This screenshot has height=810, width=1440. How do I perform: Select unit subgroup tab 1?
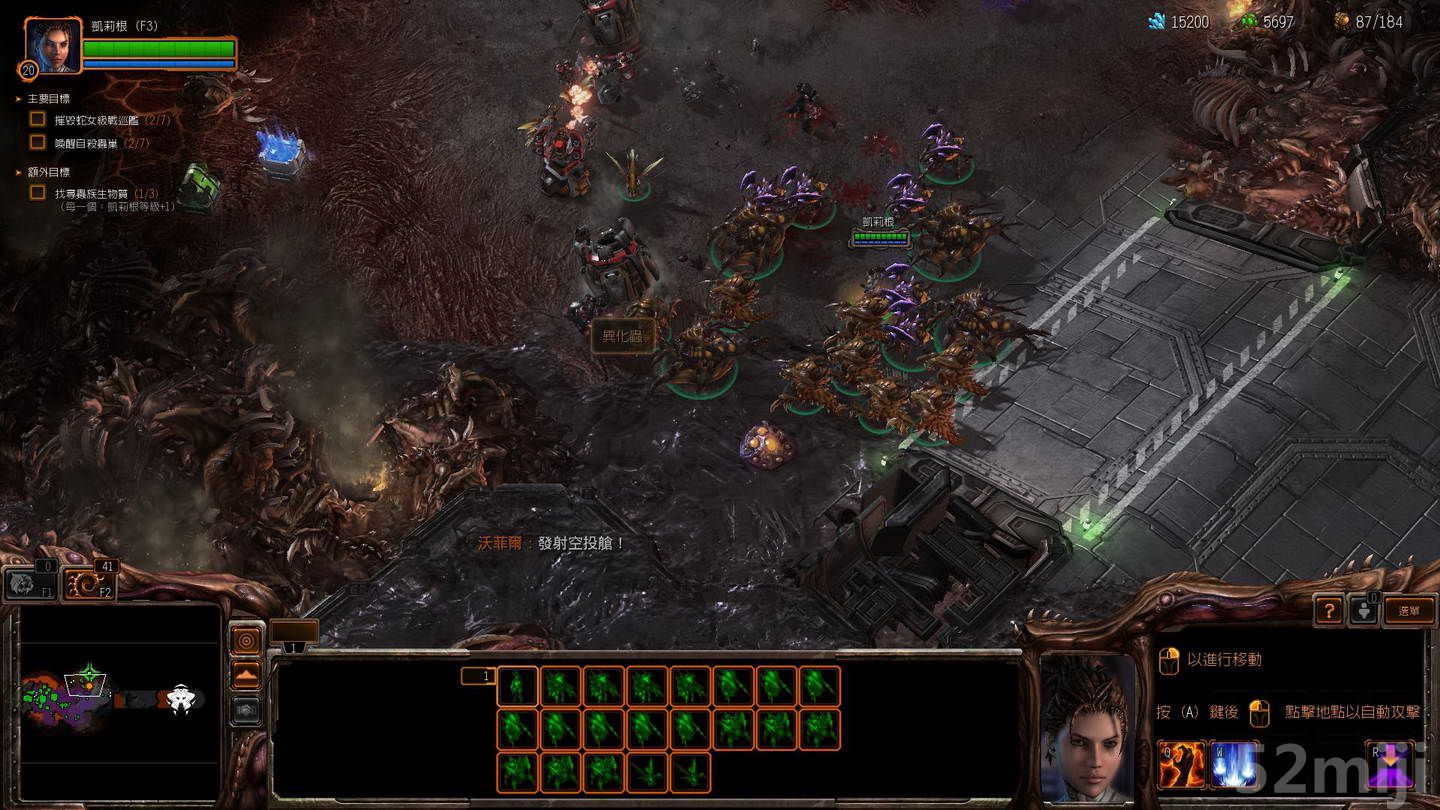477,675
